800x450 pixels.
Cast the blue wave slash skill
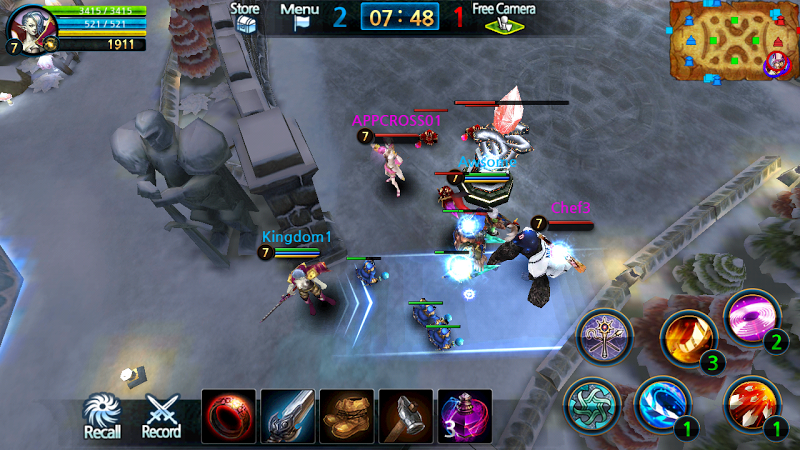point(662,403)
